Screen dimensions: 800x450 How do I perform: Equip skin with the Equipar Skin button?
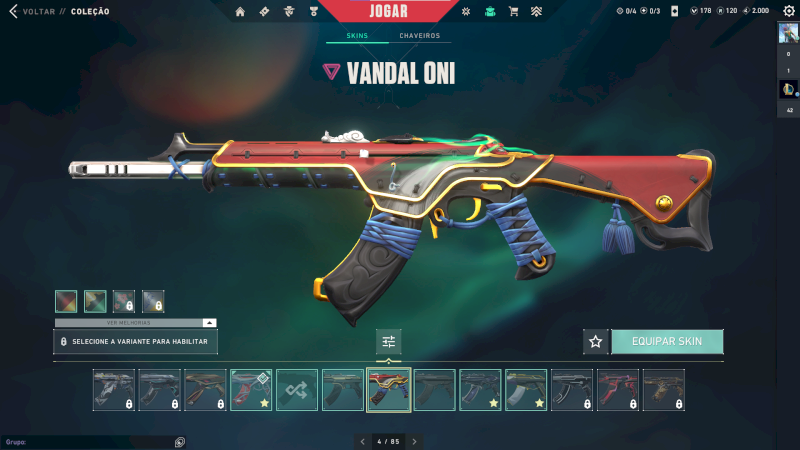point(667,341)
